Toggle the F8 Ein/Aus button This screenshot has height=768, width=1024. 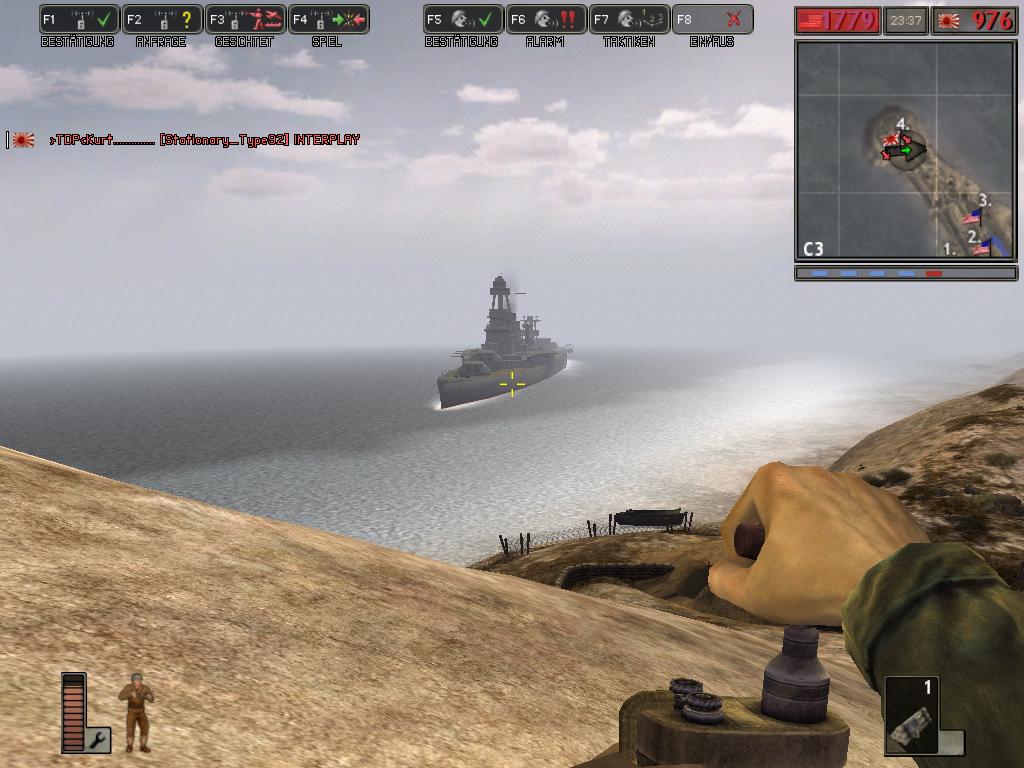(712, 19)
